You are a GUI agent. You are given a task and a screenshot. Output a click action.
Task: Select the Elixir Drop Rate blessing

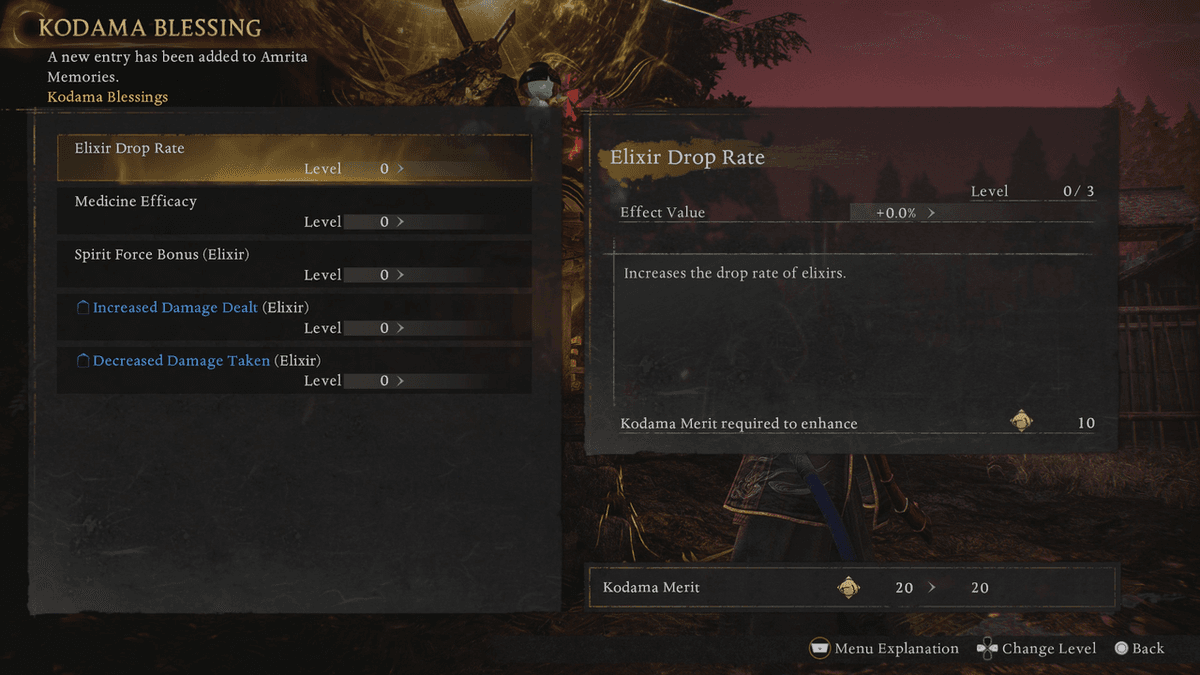[x=294, y=158]
